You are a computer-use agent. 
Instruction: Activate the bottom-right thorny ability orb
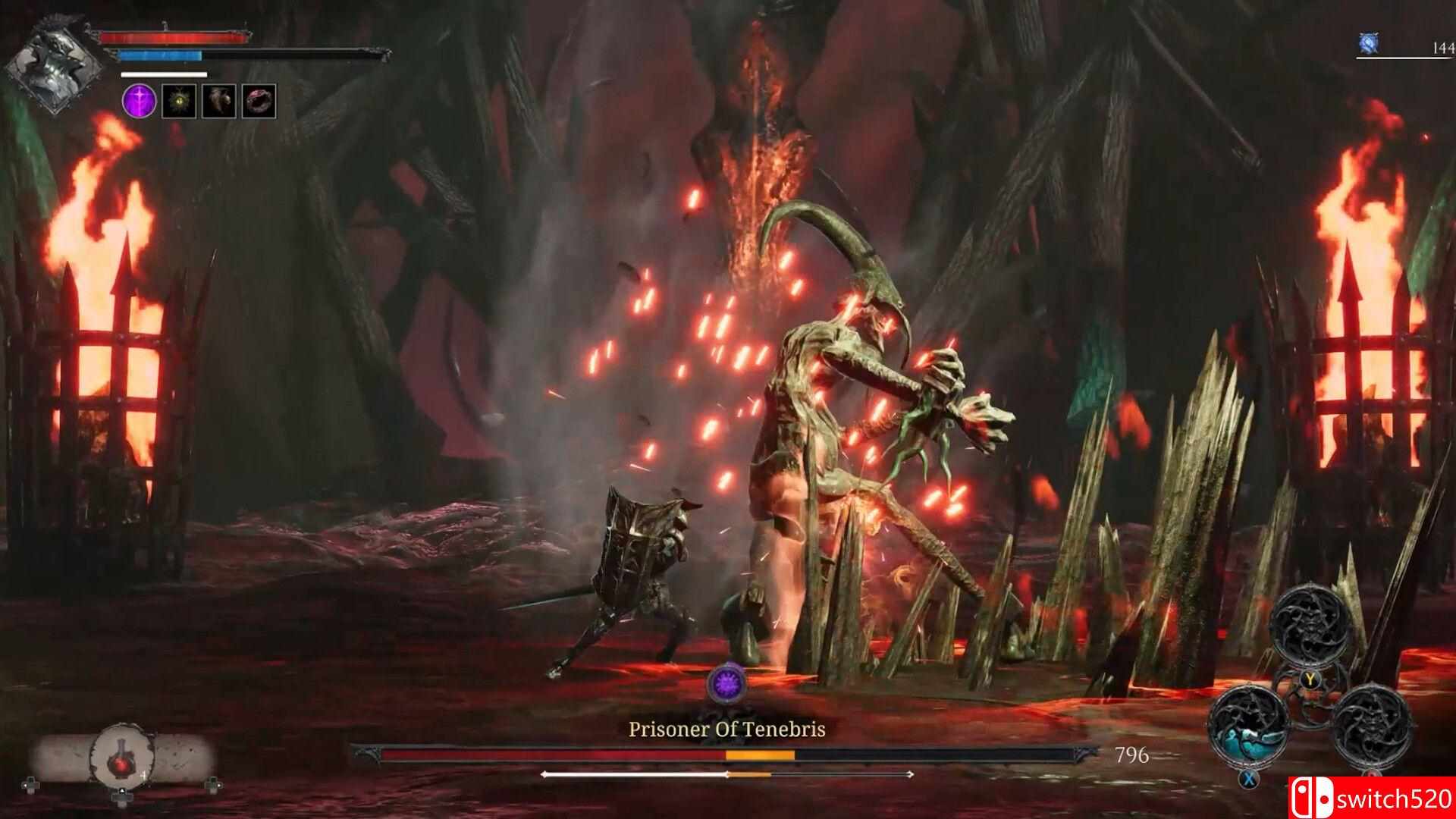pyautogui.click(x=1371, y=724)
